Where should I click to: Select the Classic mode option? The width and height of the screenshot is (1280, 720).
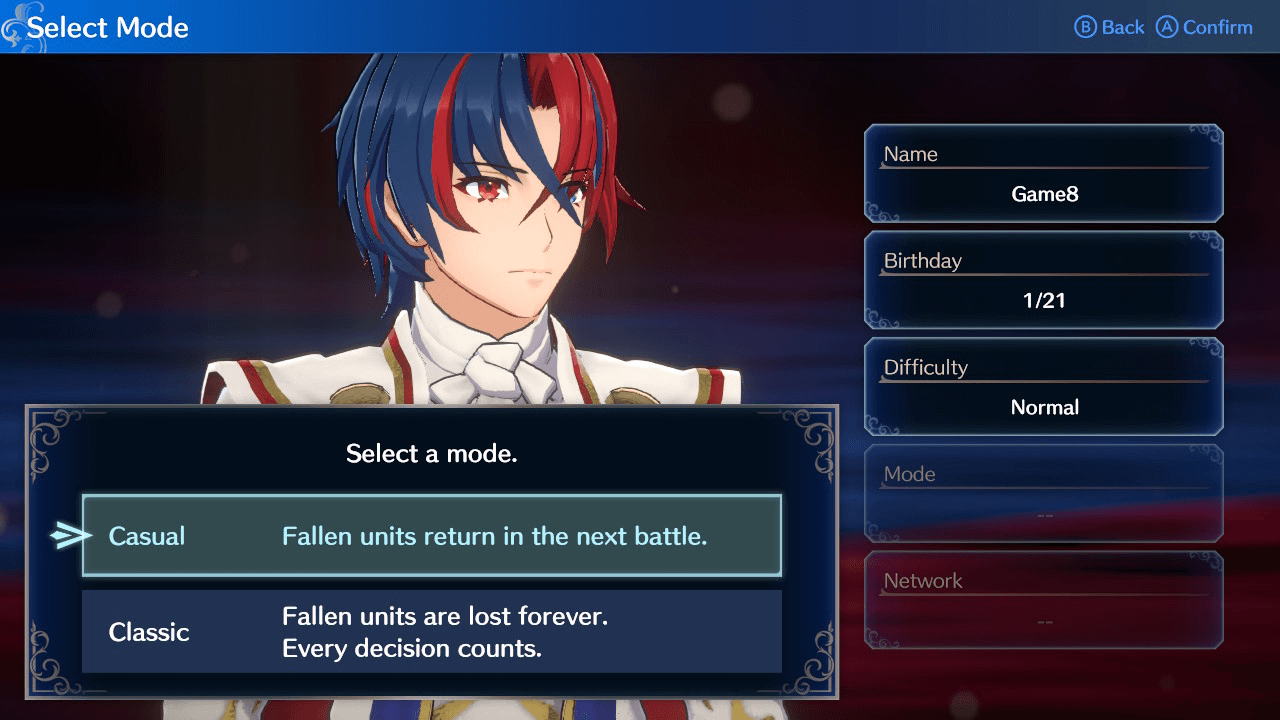[x=430, y=632]
